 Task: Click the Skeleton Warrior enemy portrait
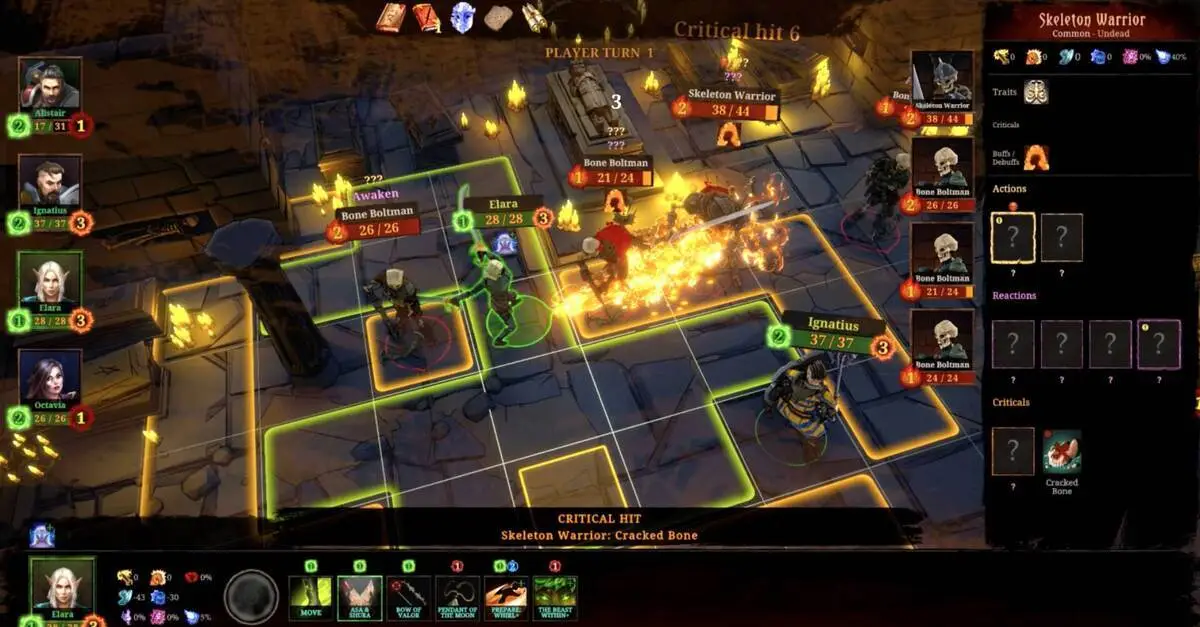click(942, 80)
